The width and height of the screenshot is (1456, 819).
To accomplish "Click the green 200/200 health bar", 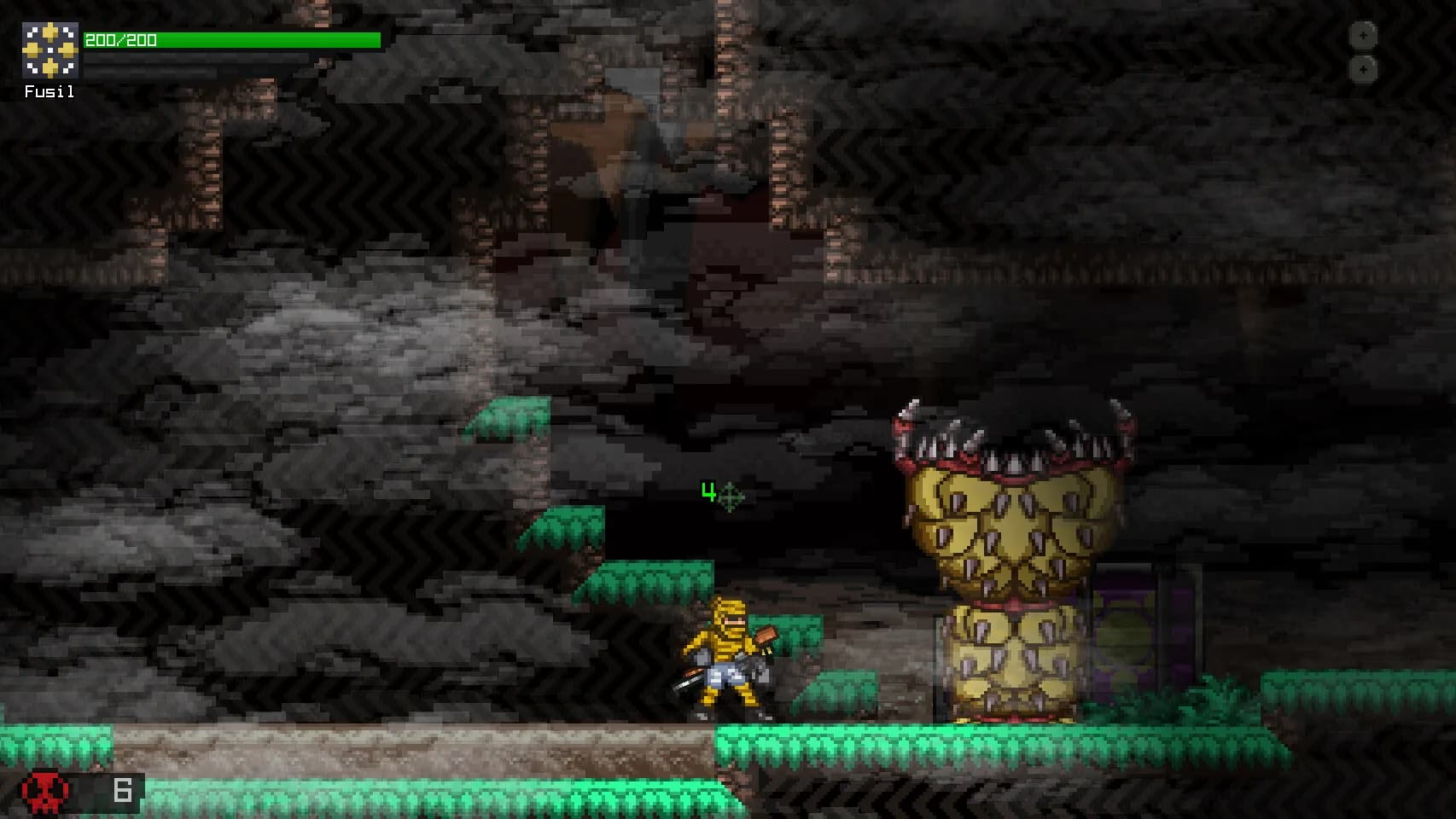I will click(x=230, y=38).
